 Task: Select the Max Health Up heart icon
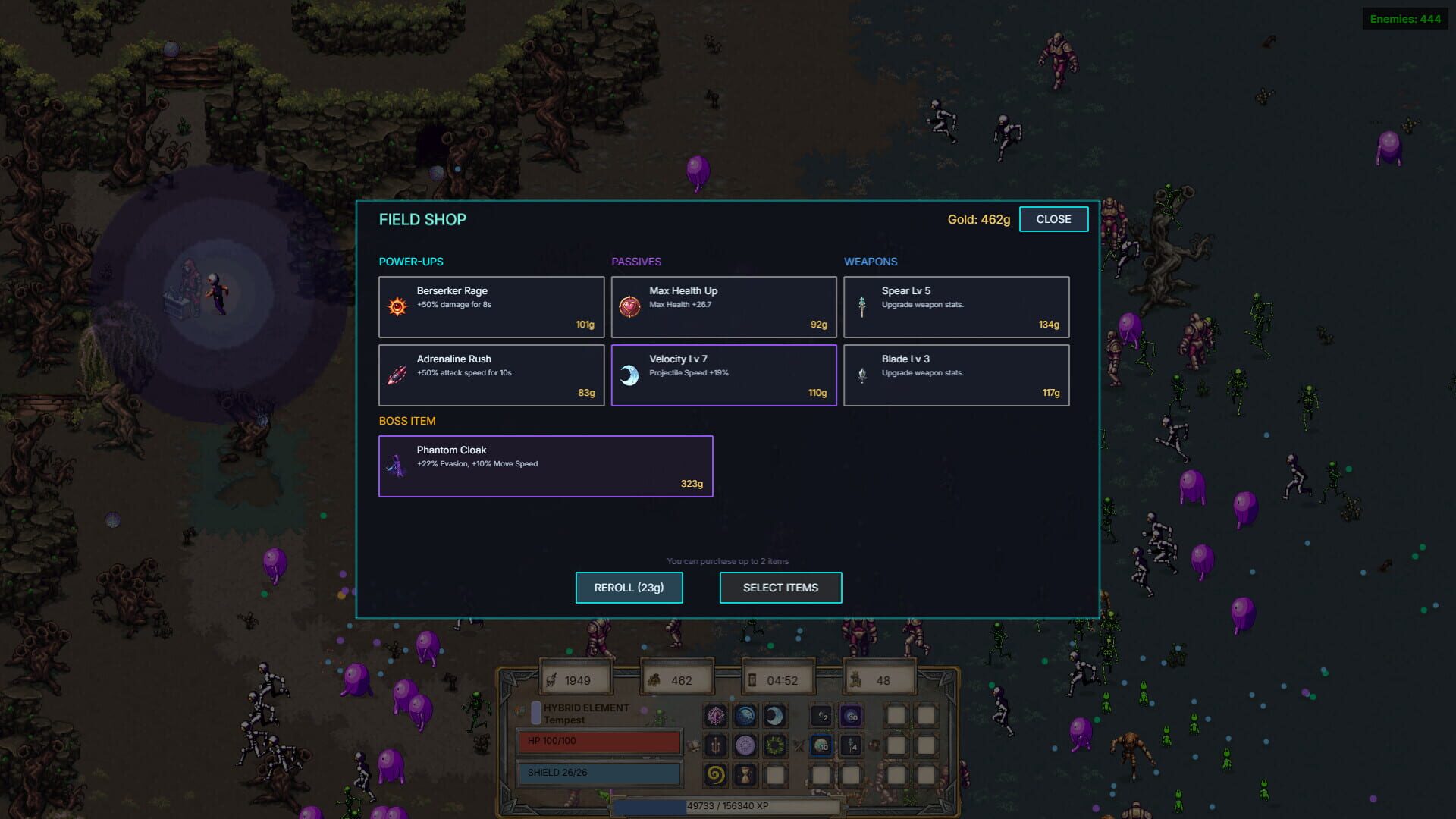click(629, 306)
